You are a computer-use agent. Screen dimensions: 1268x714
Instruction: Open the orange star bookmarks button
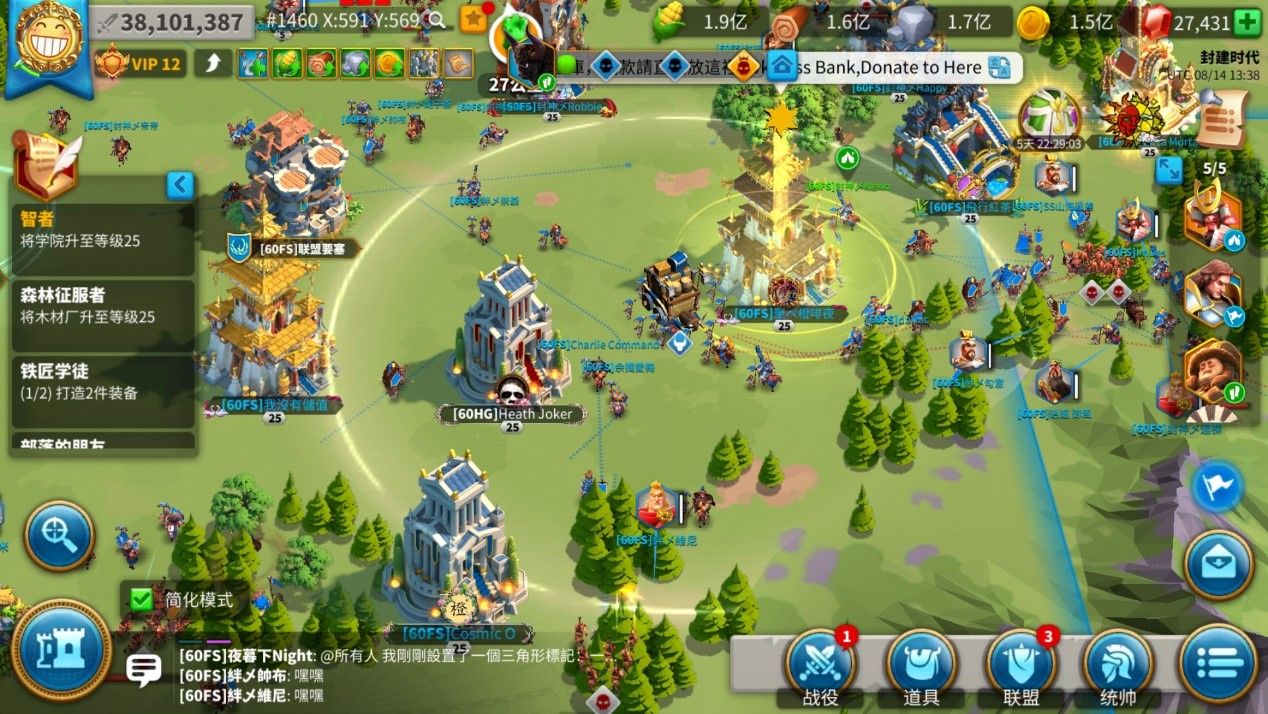point(473,19)
